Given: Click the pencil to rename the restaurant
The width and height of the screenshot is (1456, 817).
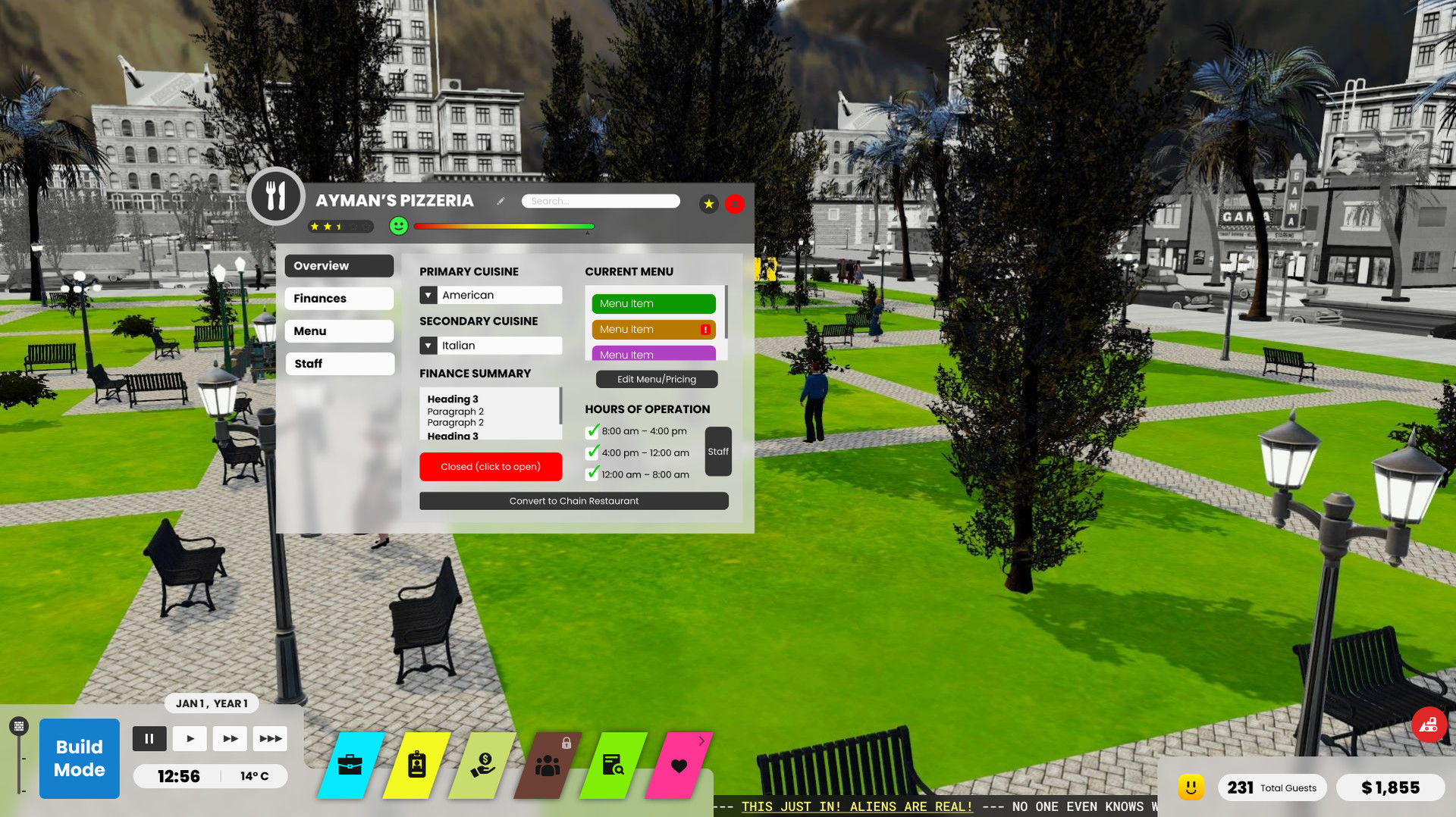Looking at the screenshot, I should click(500, 201).
